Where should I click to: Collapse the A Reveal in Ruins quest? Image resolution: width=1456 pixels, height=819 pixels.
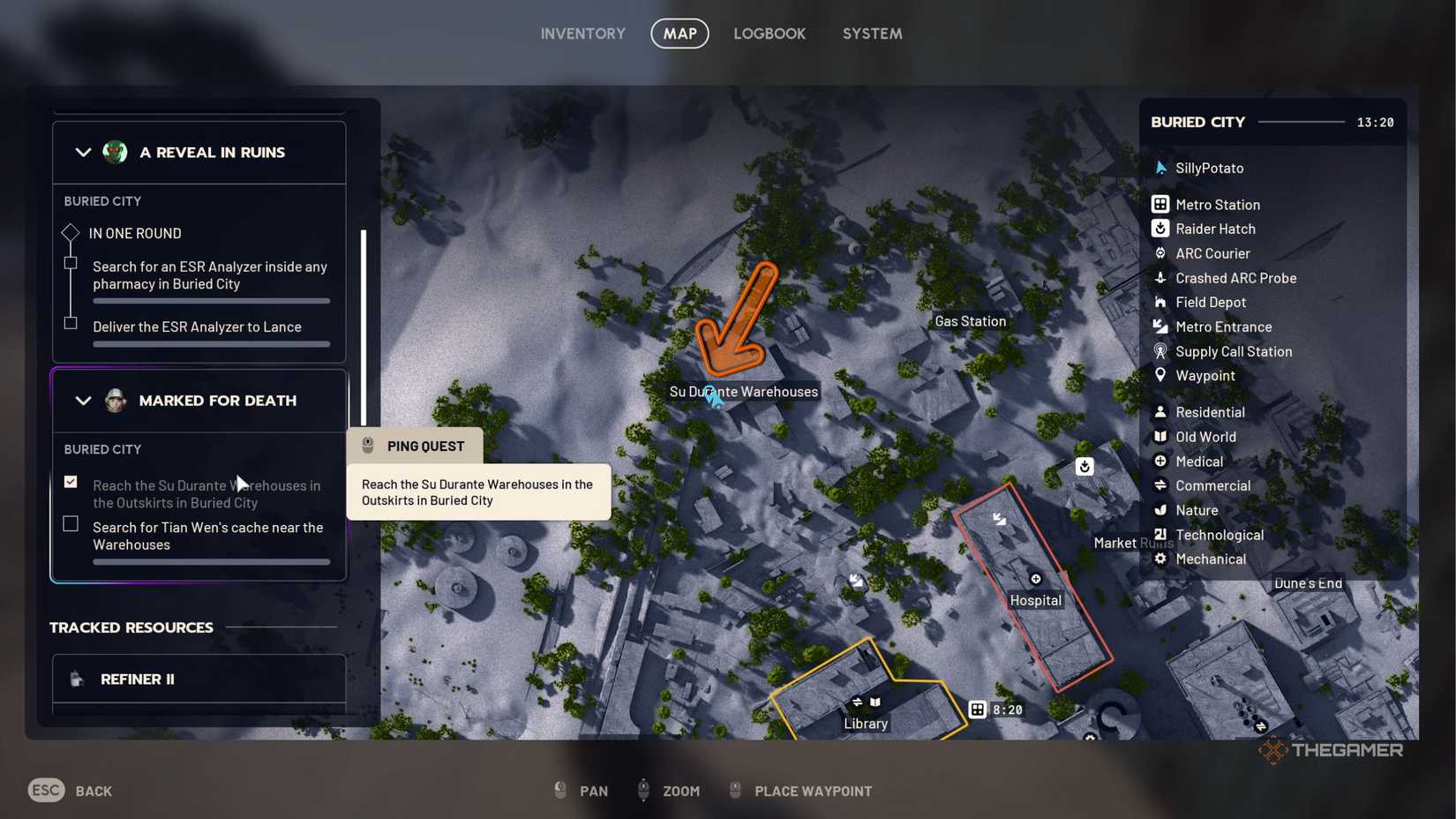point(83,152)
